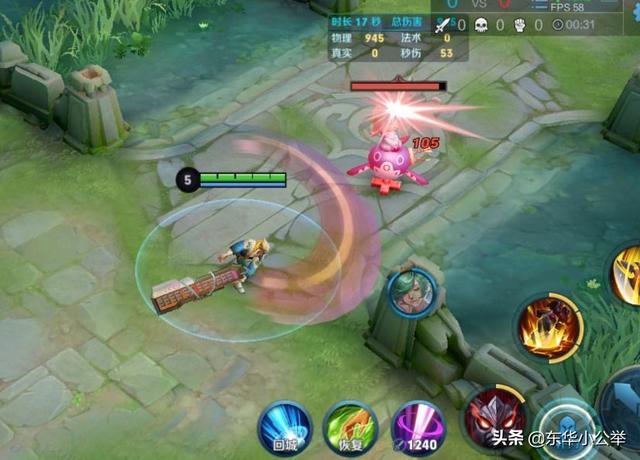Activate the 回城 recall spell
Image resolution: width=640 pixels, height=460 pixels.
(x=285, y=428)
